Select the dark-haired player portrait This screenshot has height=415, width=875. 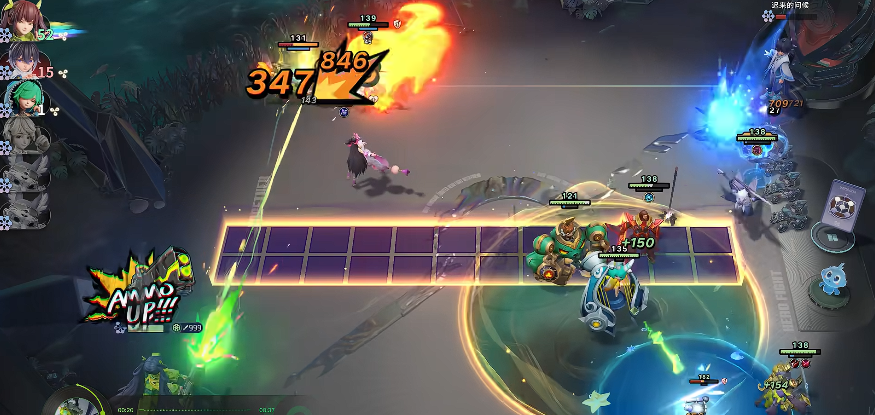22,63
